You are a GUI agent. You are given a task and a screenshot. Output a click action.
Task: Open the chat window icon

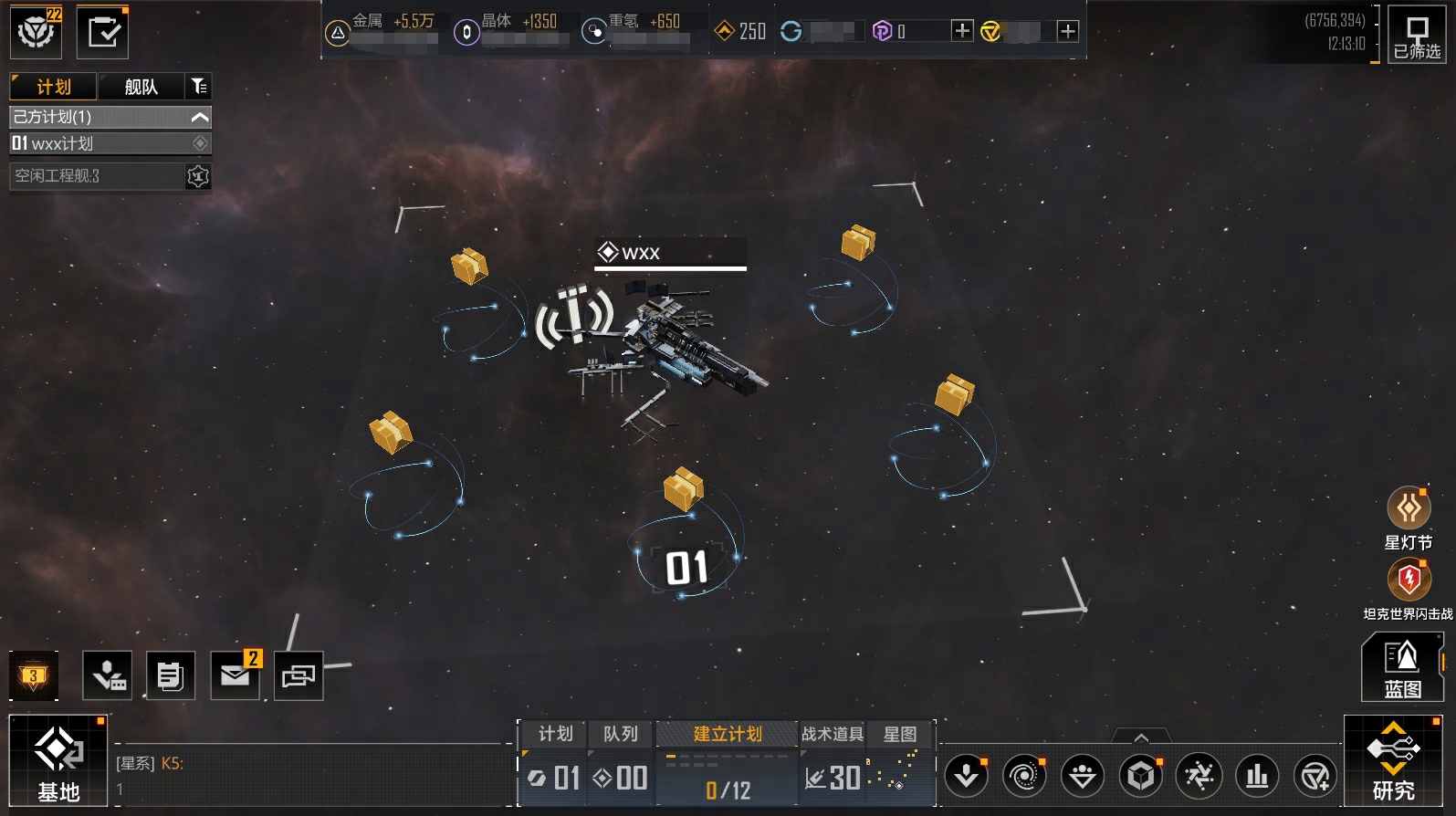[x=299, y=675]
